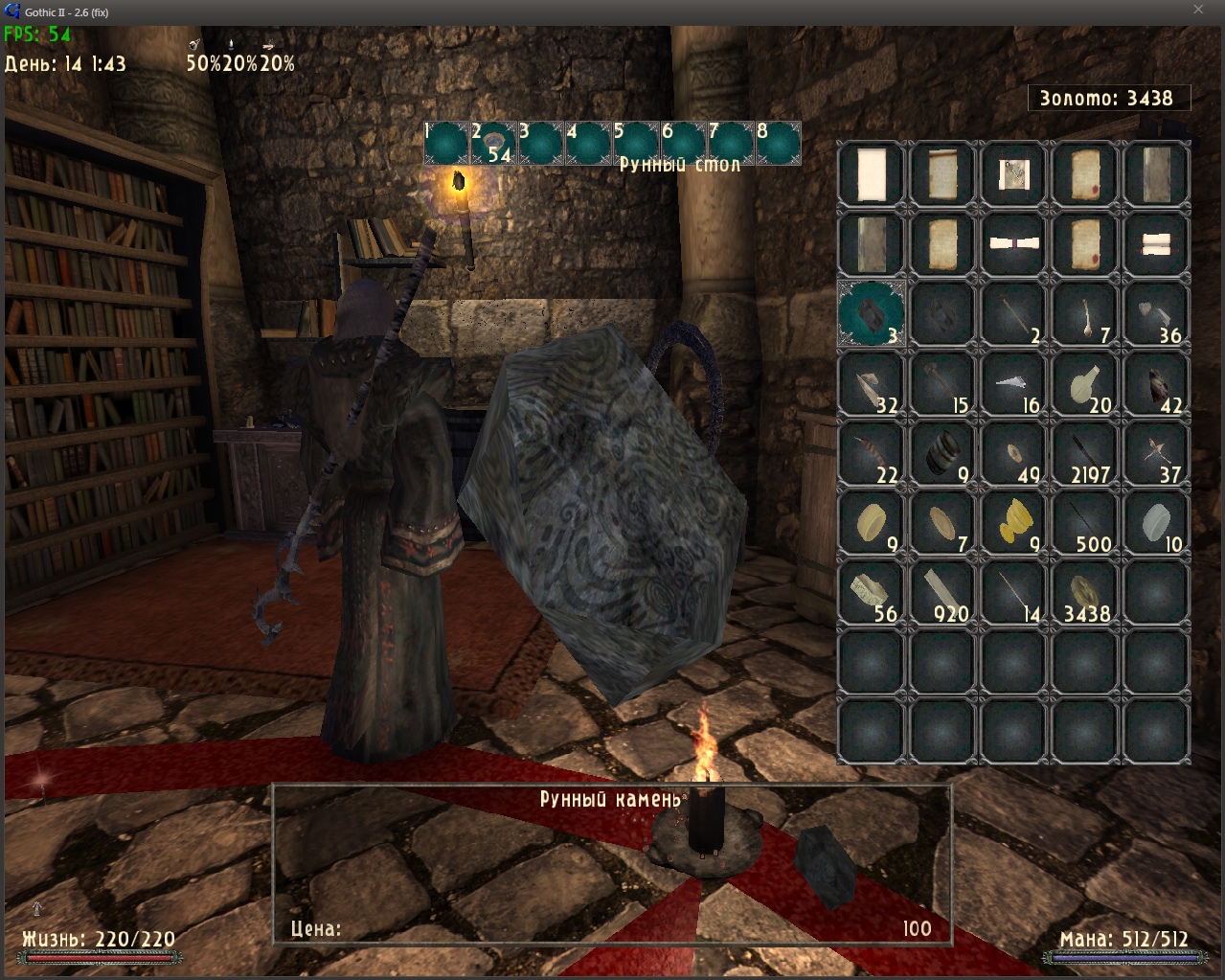Select the wooden barrel item stack
This screenshot has width=1225, height=980.
point(941,452)
